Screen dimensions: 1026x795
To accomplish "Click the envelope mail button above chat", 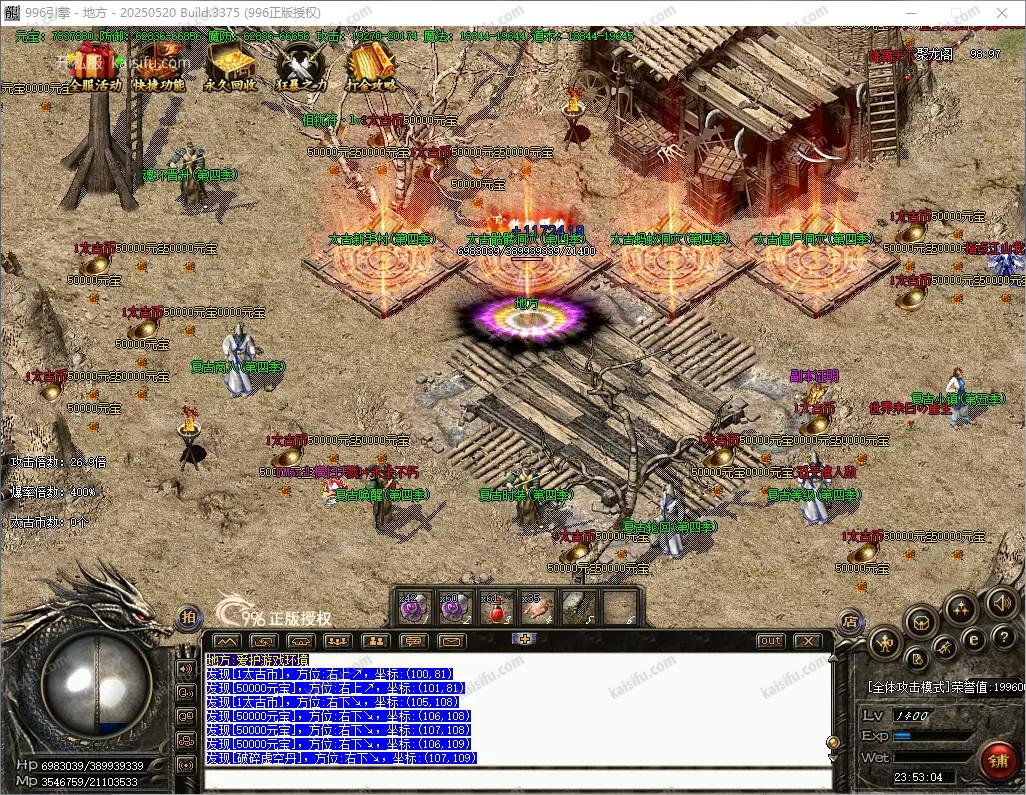I will tap(451, 641).
